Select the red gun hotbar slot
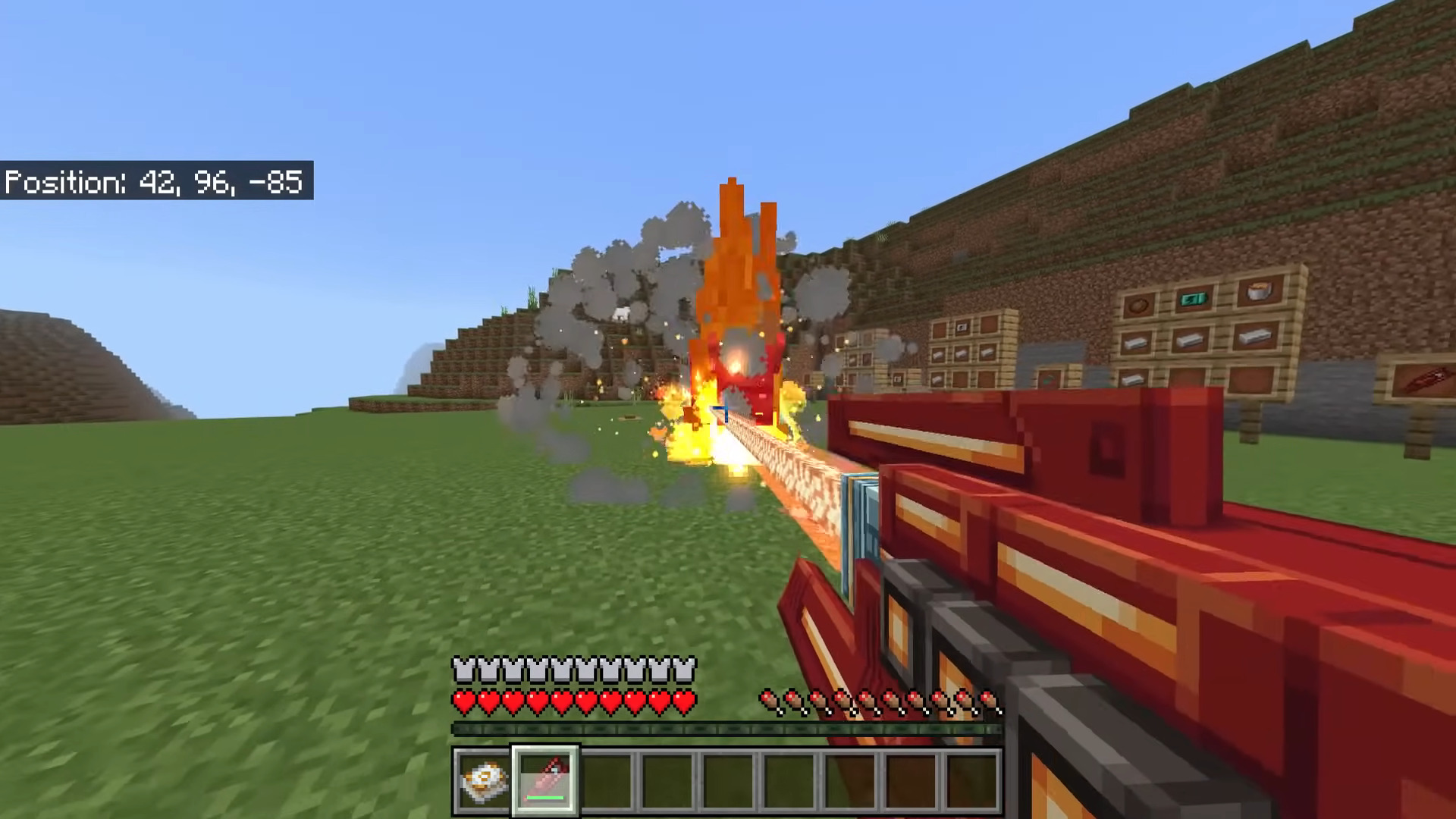This screenshot has width=1456, height=819. coord(545,780)
